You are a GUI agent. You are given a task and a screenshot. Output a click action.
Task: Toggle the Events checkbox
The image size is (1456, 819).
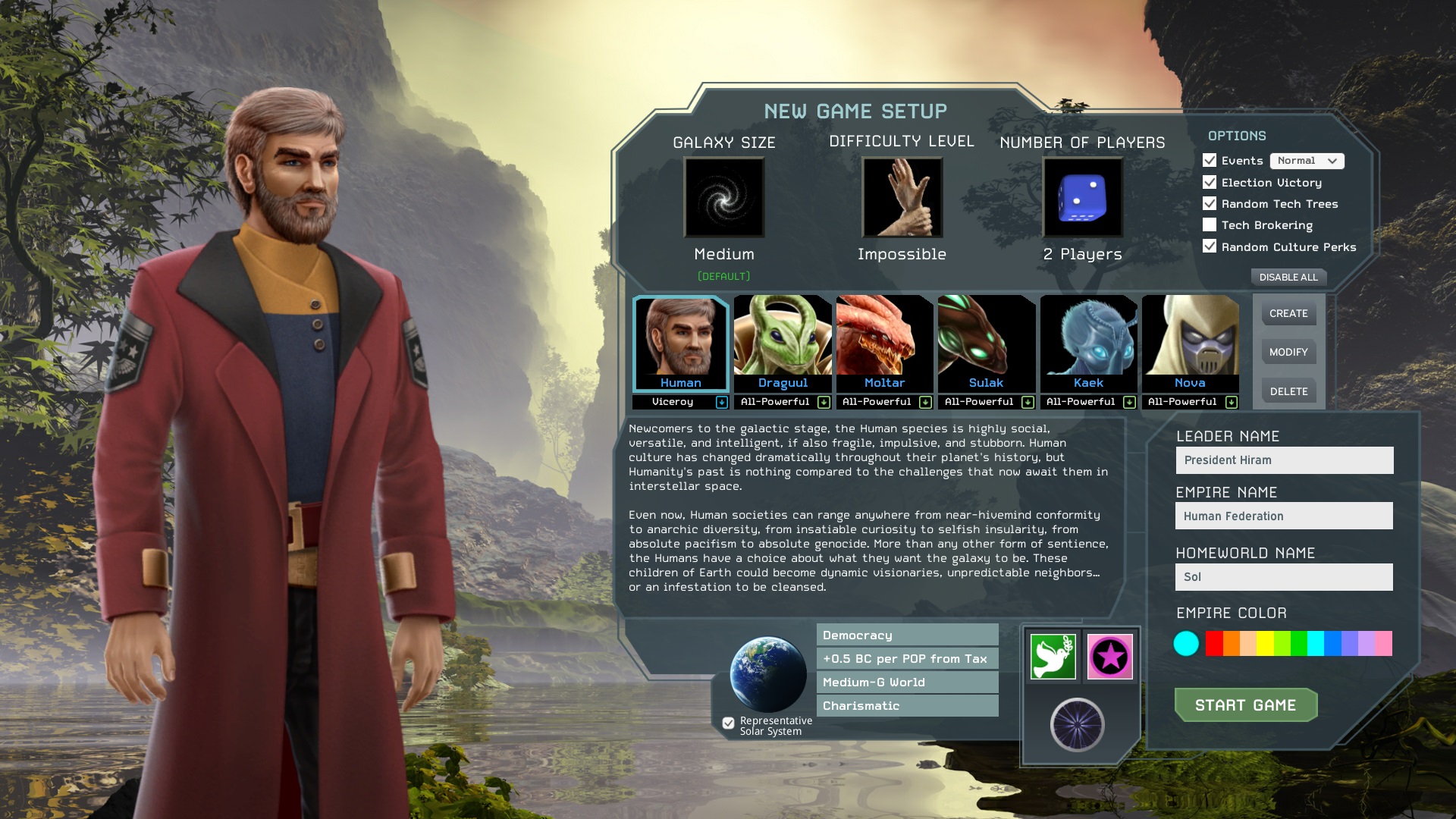[x=1210, y=161]
